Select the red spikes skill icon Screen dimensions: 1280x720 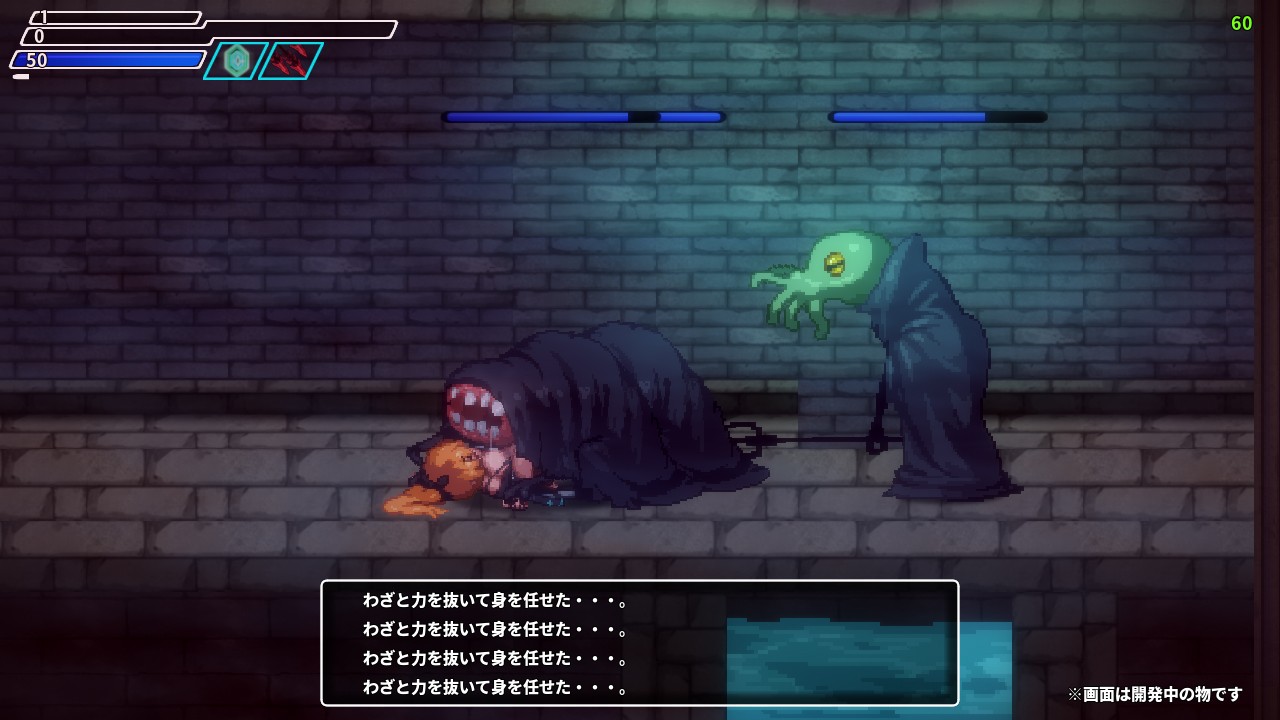(291, 61)
